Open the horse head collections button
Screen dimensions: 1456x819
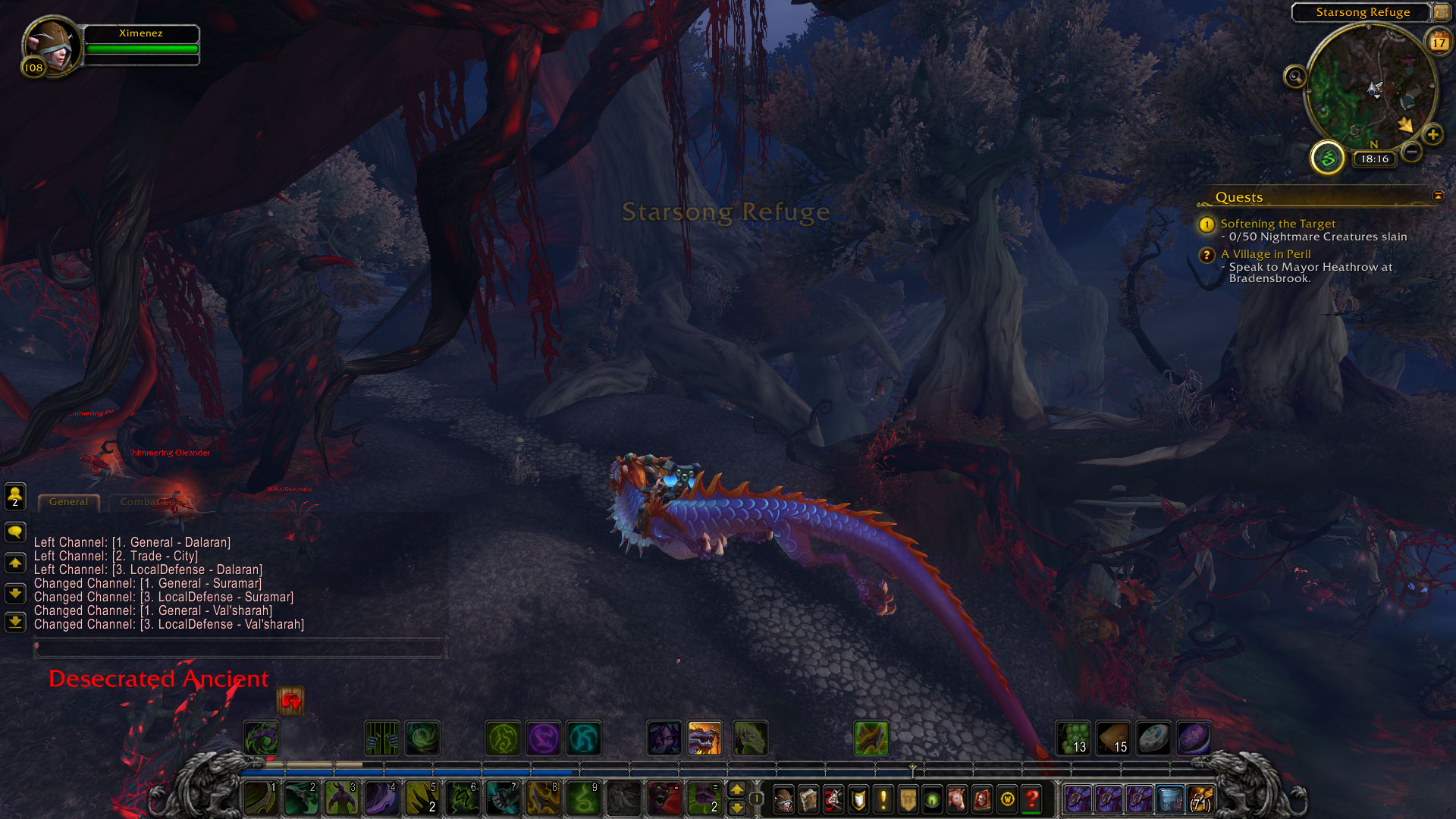point(957,799)
